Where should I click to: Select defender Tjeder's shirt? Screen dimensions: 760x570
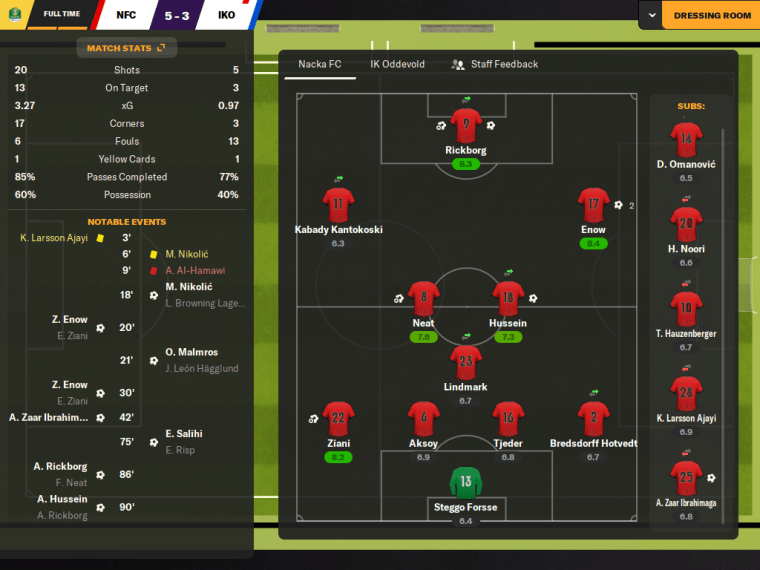508,418
